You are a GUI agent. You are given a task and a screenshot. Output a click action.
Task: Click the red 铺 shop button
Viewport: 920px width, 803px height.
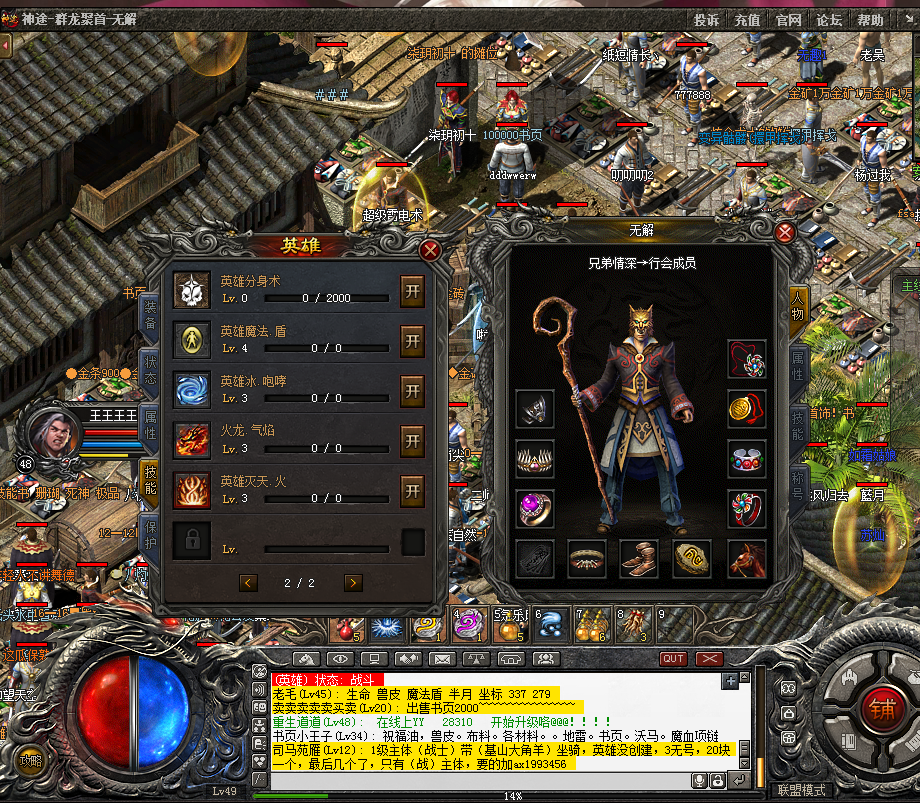pos(882,705)
